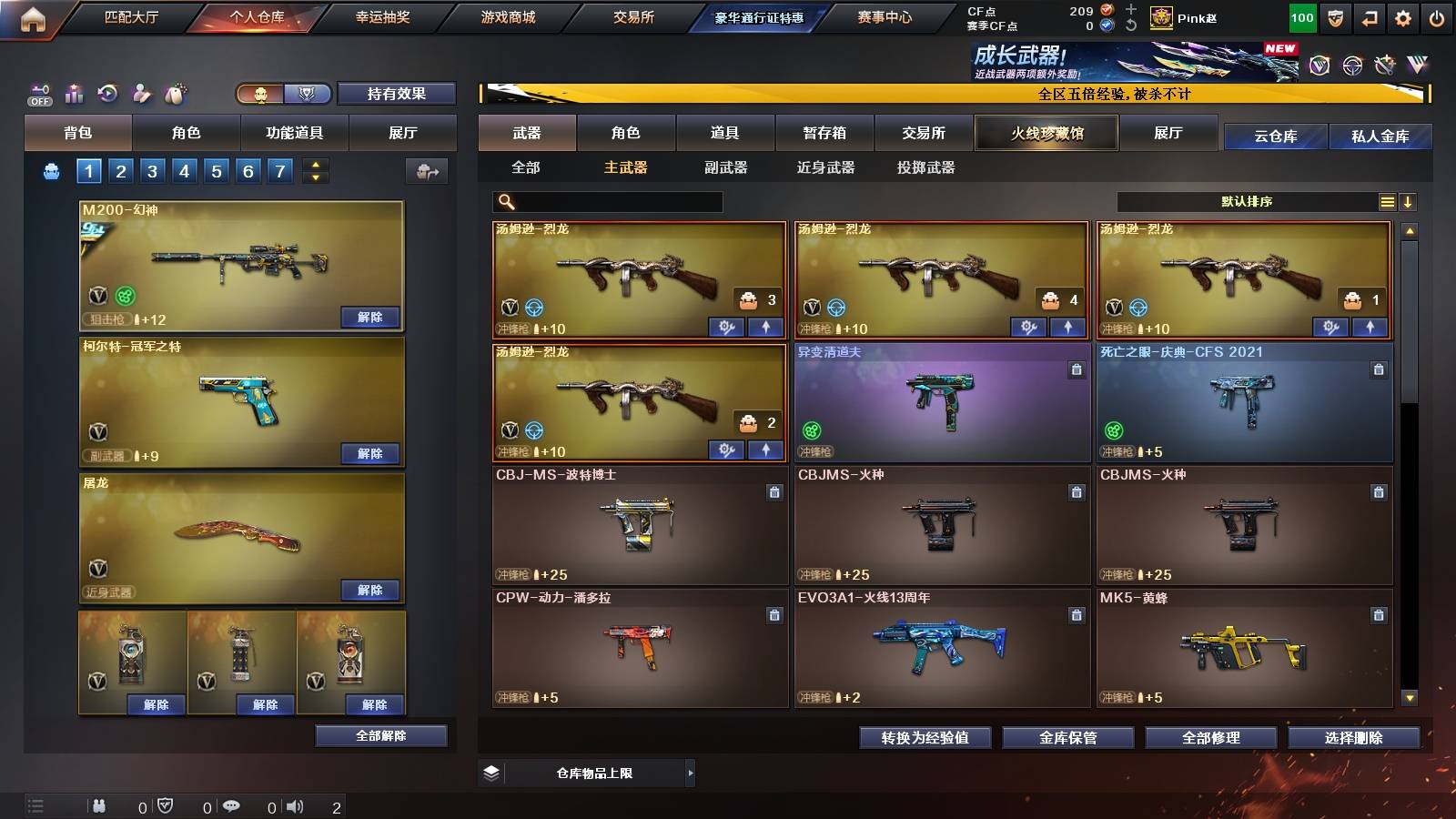Mute game audio via the speaker icon bottom bar
The height and width of the screenshot is (819, 1456).
pos(293,806)
